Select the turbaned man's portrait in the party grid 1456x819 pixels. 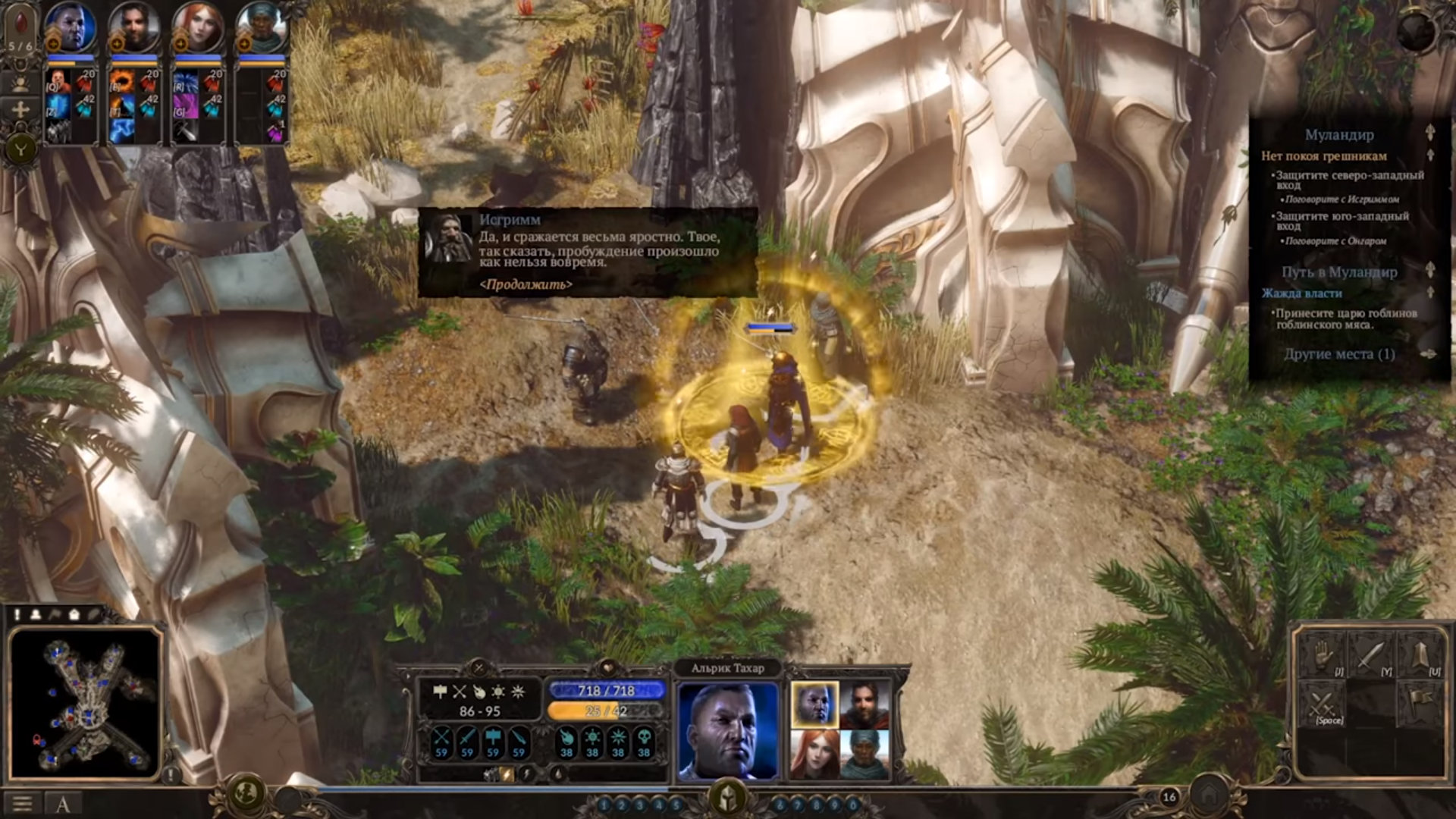(864, 753)
